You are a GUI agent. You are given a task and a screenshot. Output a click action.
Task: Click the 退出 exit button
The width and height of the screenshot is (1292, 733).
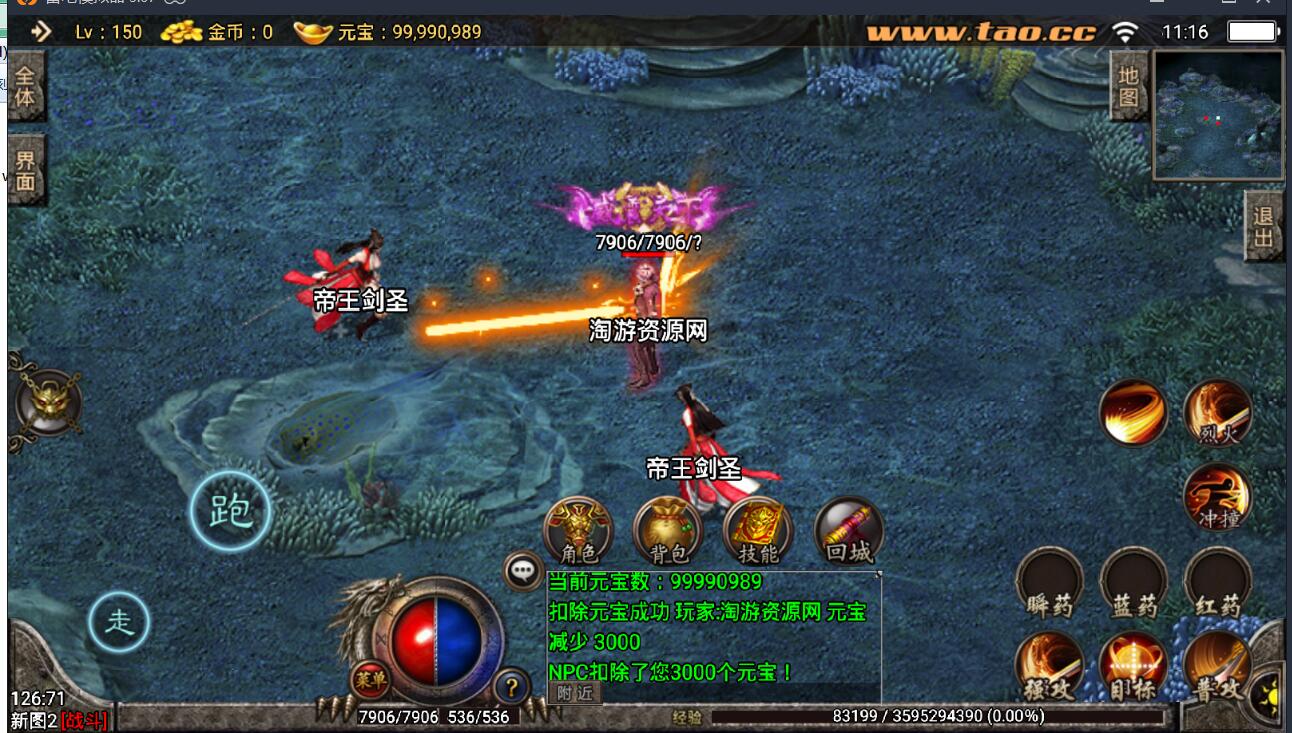(x=1264, y=226)
